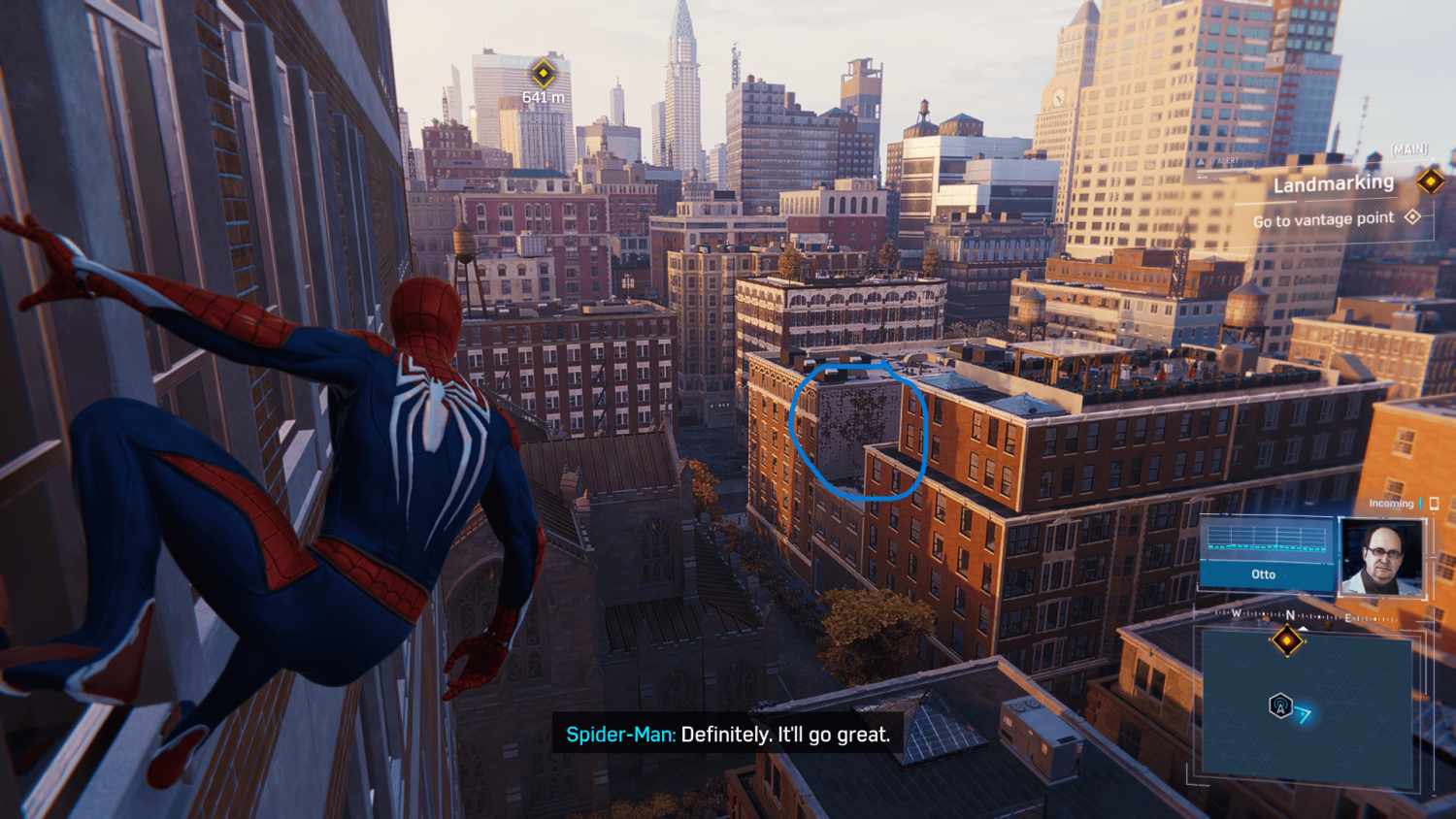Select the Otto call audio waveform panel
This screenshot has height=819, width=1456.
[x=1266, y=553]
